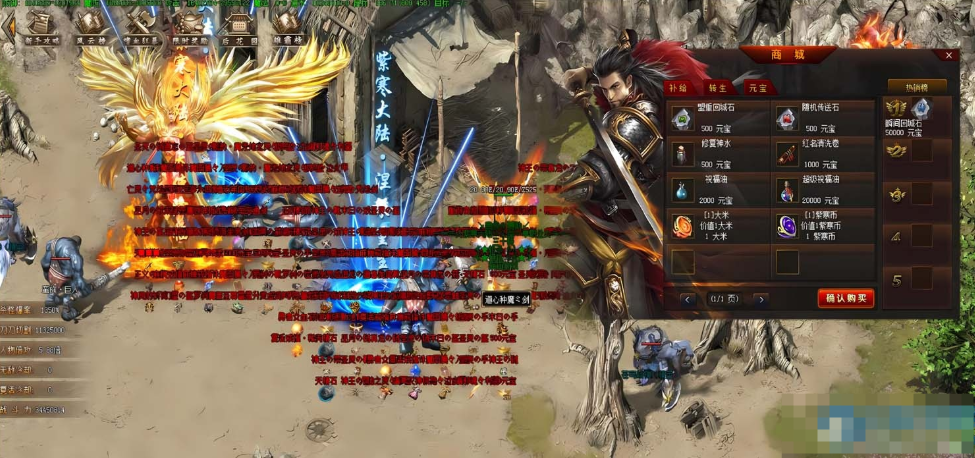The height and width of the screenshot is (458, 975).
Task: Open the 元宝 shop tab
Action: tap(756, 89)
